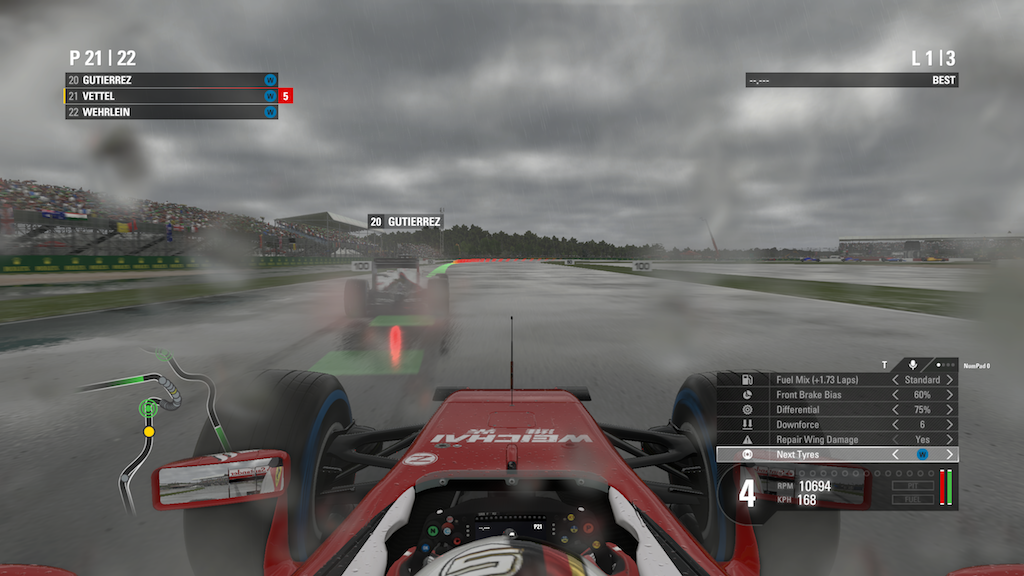Image resolution: width=1024 pixels, height=576 pixels.
Task: Increase the Differential percentage
Action: pyautogui.click(x=949, y=410)
